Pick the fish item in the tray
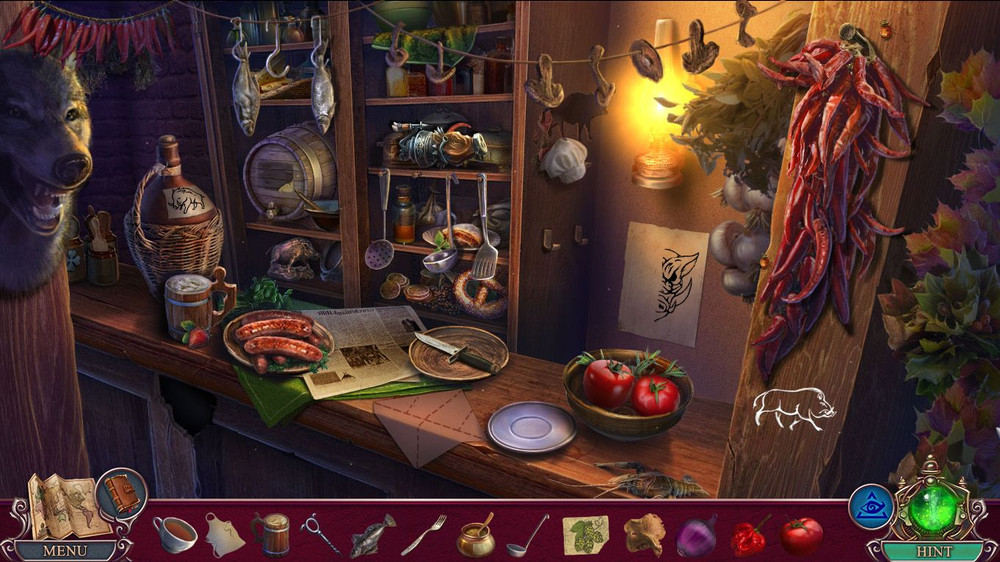The height and width of the screenshot is (562, 1000). 372,535
